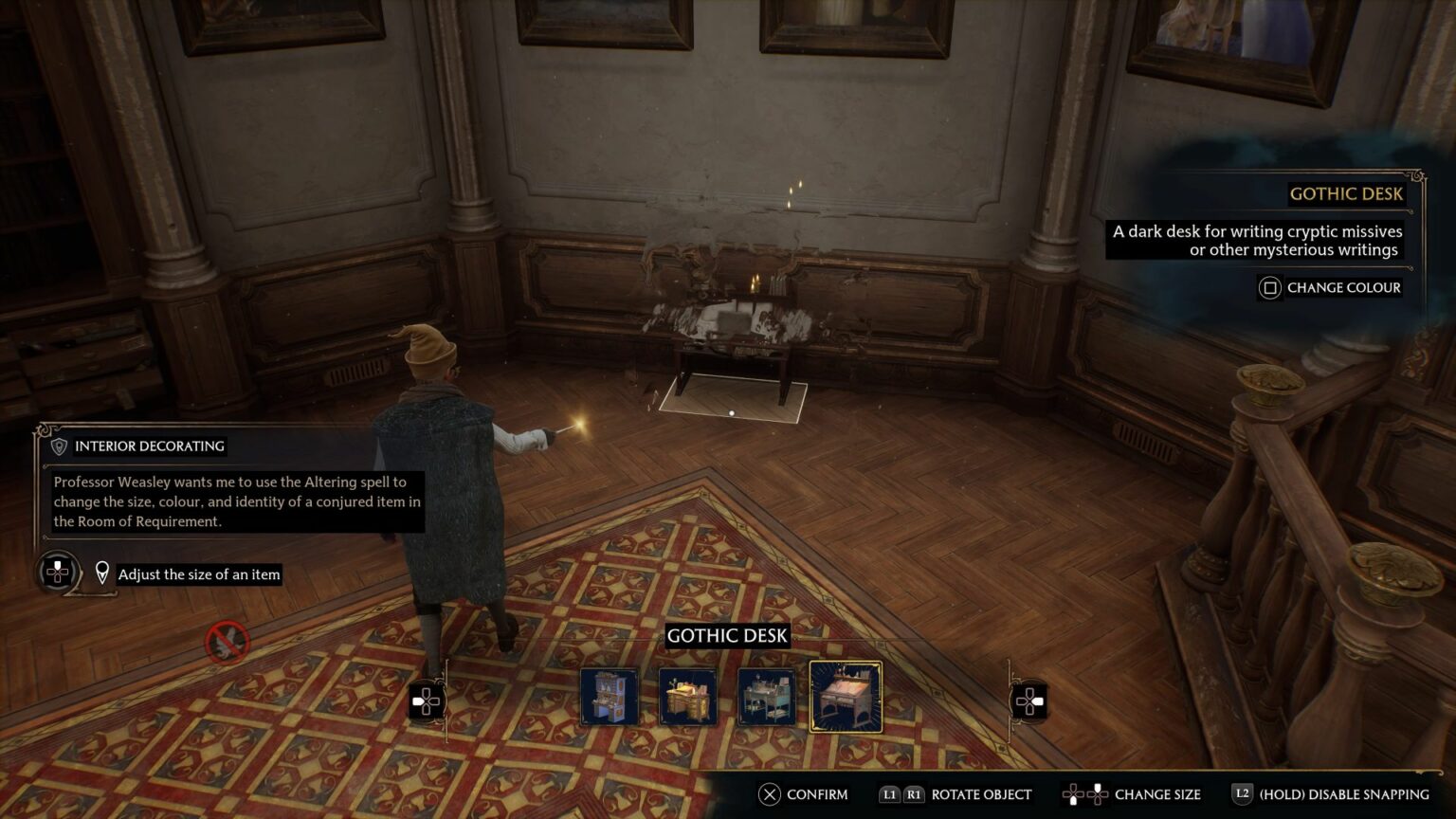Click the Rotate Object L1 R1 prompt
1456x819 pixels.
click(957, 794)
